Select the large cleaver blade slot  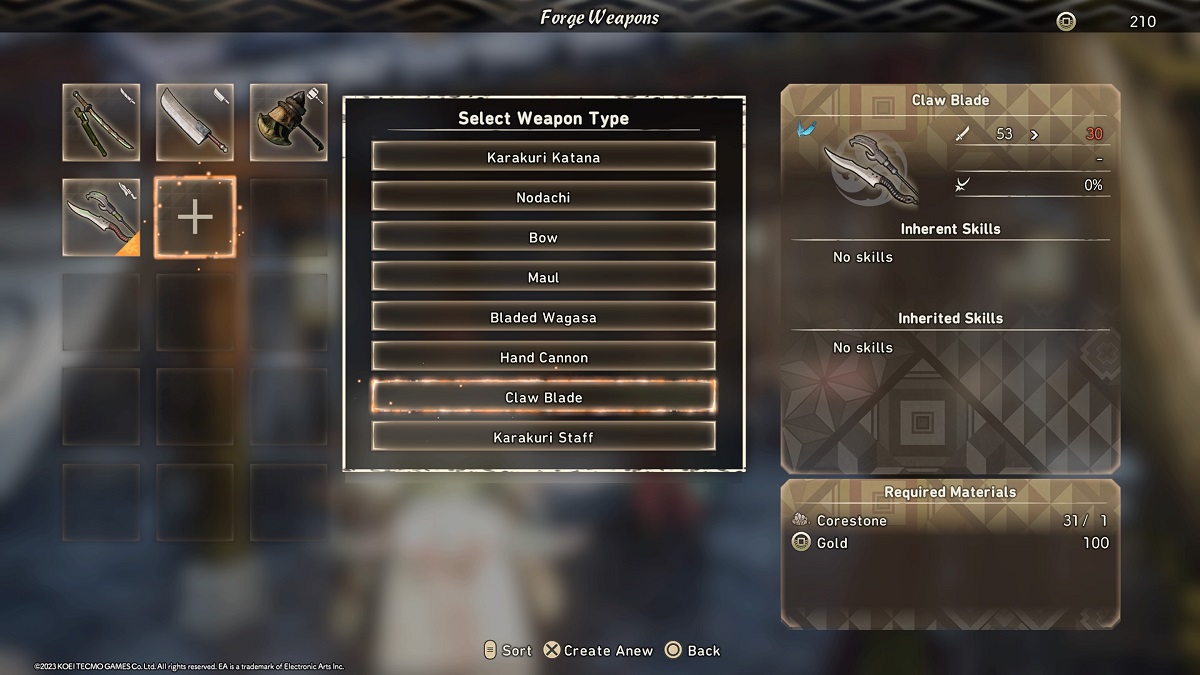point(195,123)
